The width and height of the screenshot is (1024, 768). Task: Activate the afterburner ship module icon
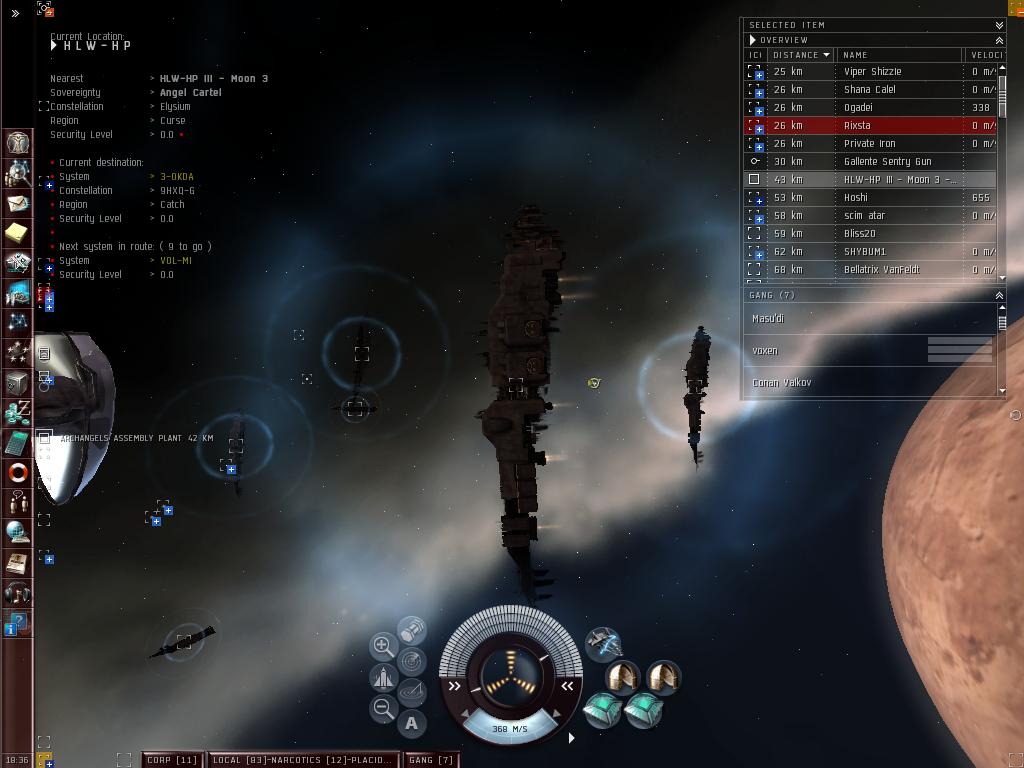[x=603, y=643]
